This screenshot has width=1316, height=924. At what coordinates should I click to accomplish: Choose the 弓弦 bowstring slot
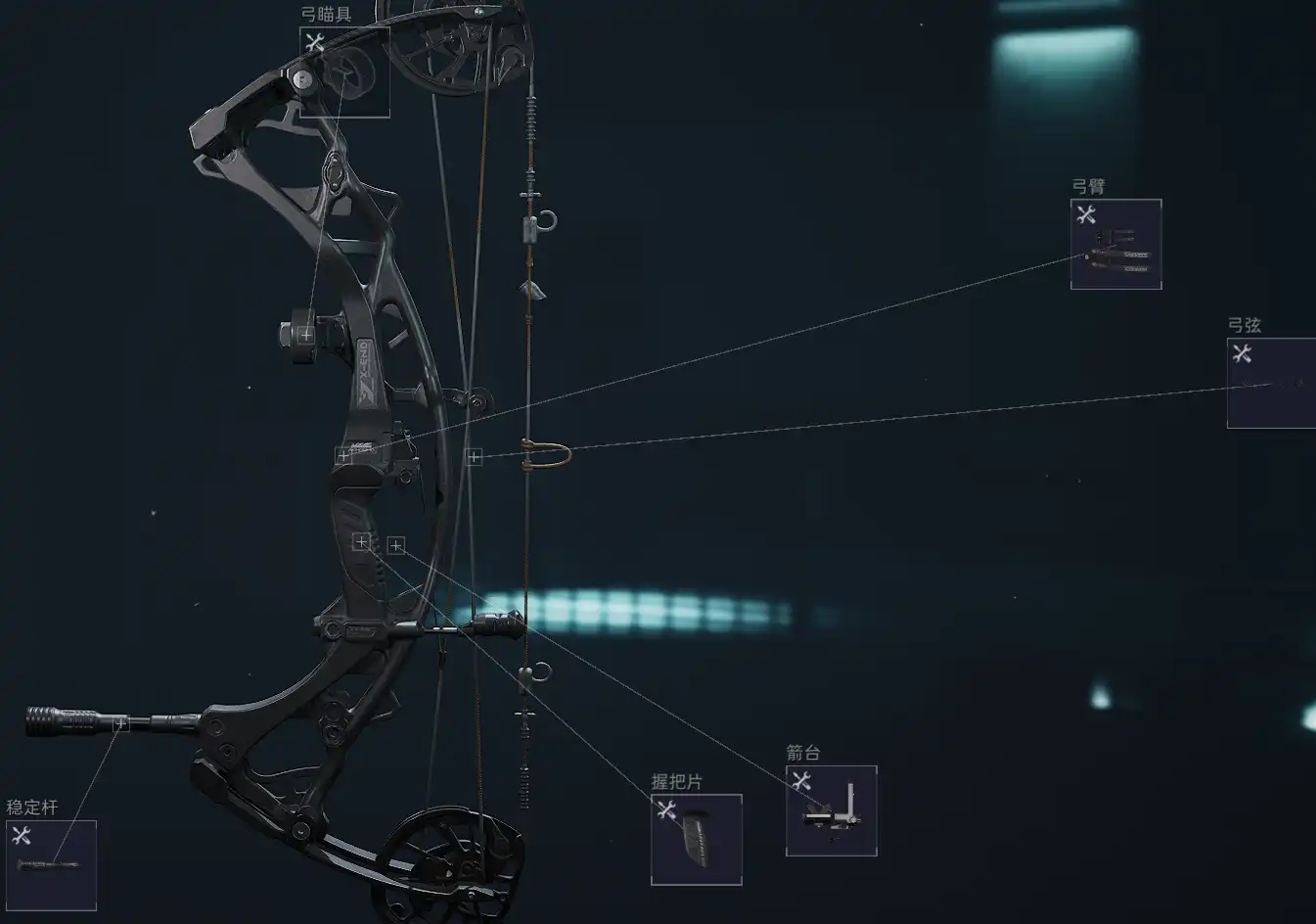[x=1271, y=384]
